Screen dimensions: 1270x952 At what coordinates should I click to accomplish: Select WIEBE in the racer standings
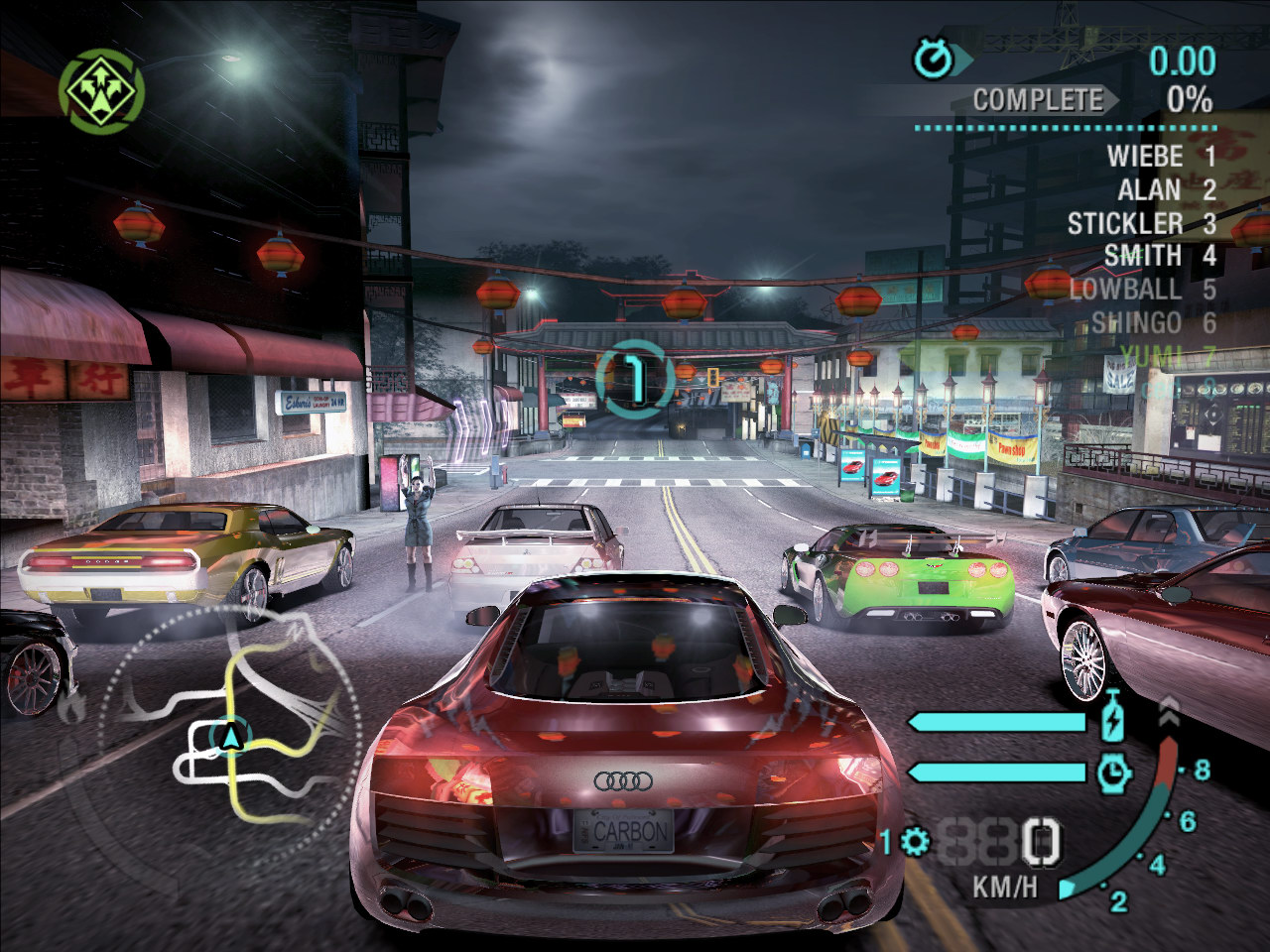(x=1145, y=157)
